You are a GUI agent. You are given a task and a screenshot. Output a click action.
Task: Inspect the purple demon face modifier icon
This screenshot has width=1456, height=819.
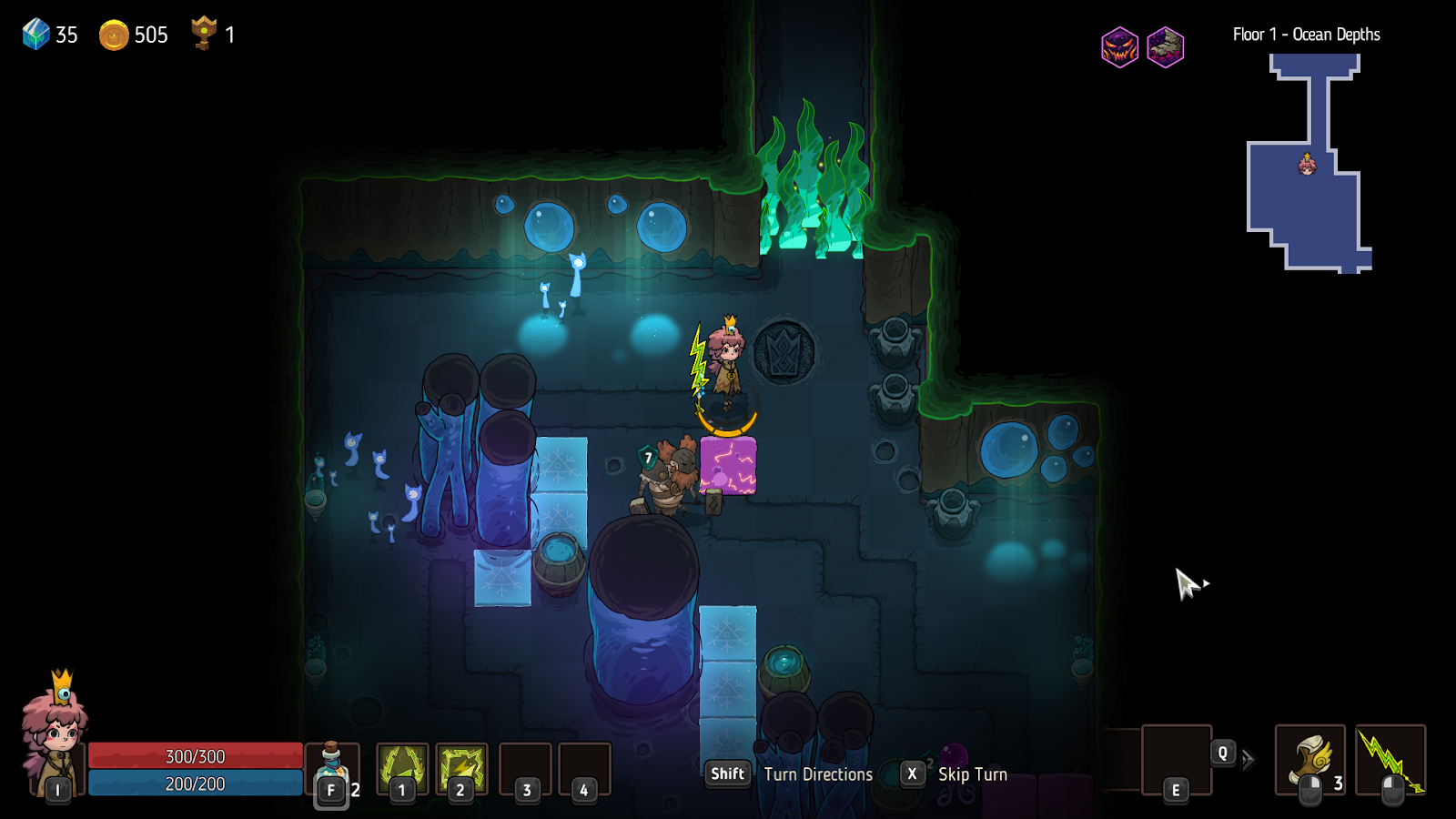pyautogui.click(x=1119, y=47)
